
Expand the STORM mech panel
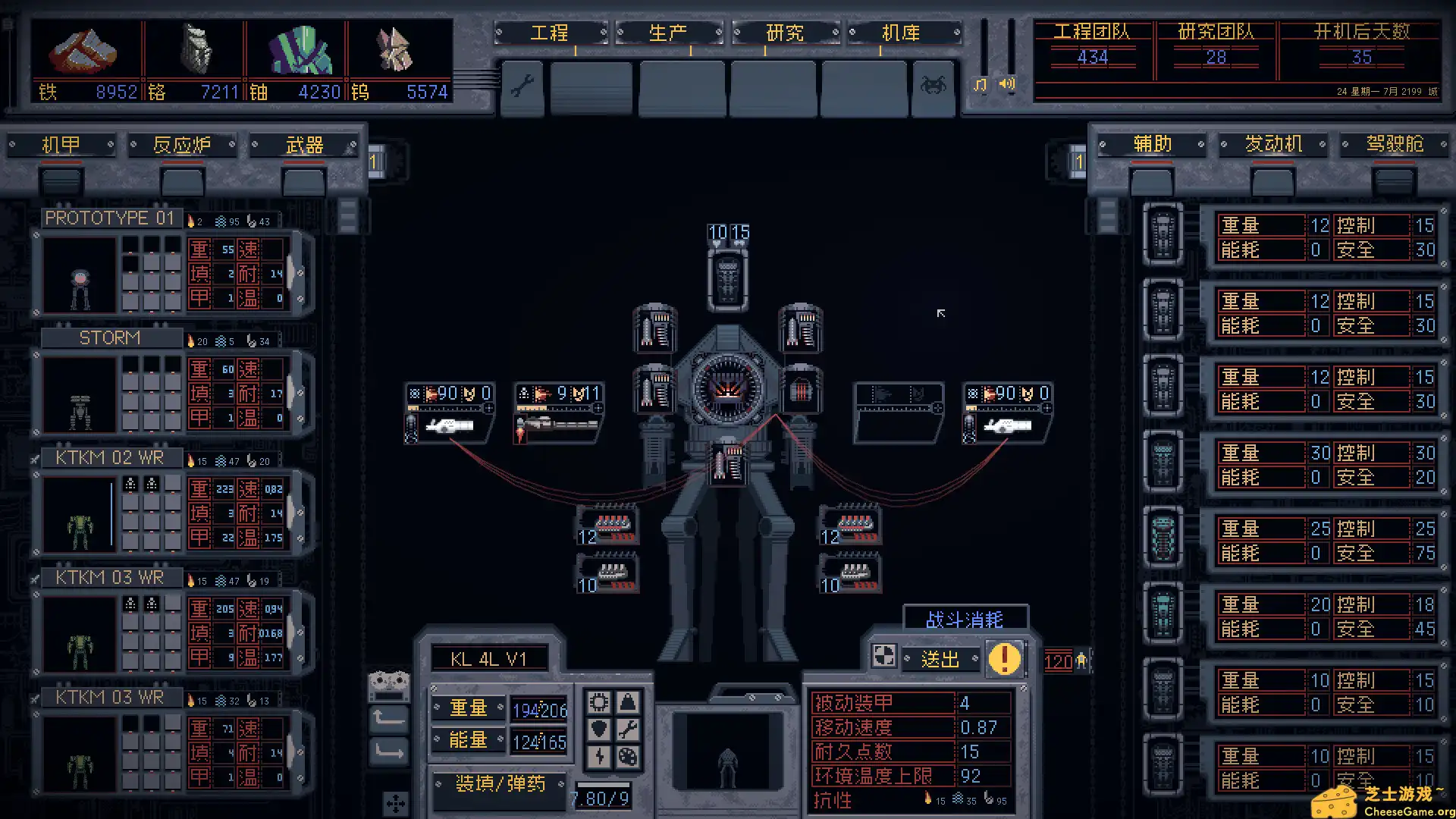(111, 337)
